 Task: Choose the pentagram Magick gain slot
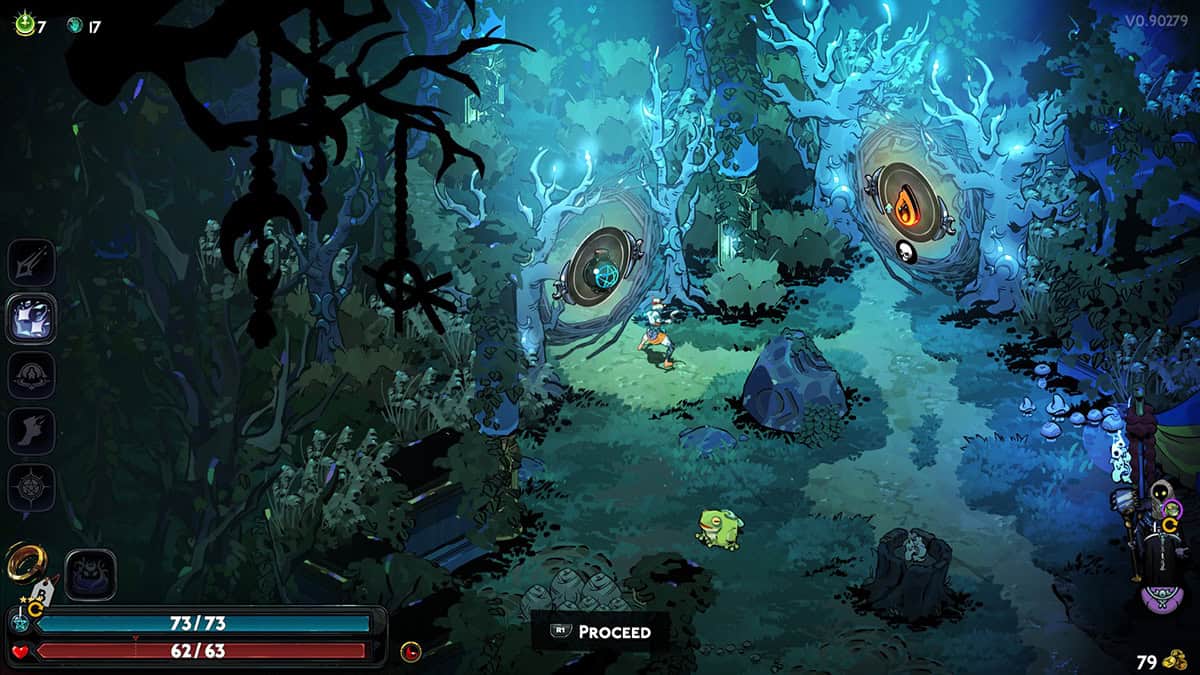click(32, 487)
